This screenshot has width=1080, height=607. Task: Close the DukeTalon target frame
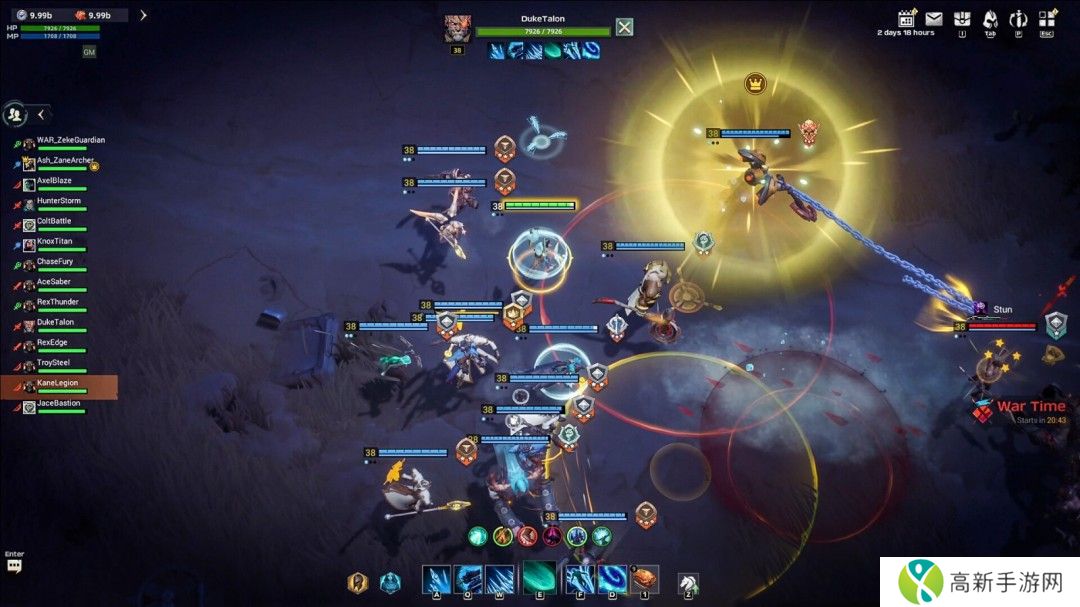point(625,27)
